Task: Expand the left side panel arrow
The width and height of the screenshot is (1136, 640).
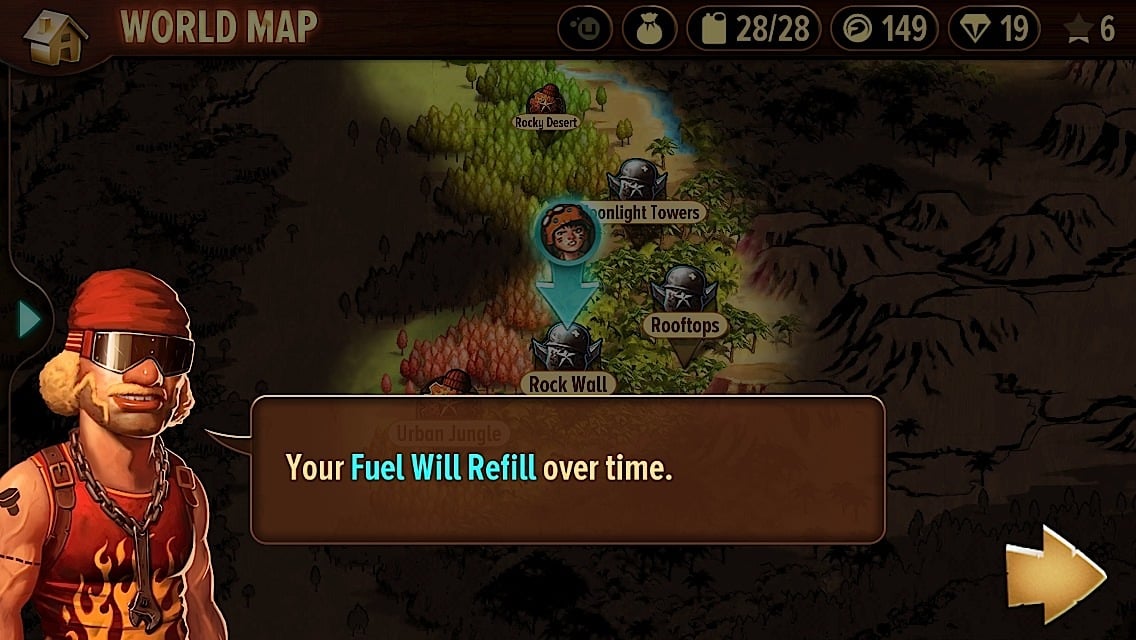Action: pos(29,319)
